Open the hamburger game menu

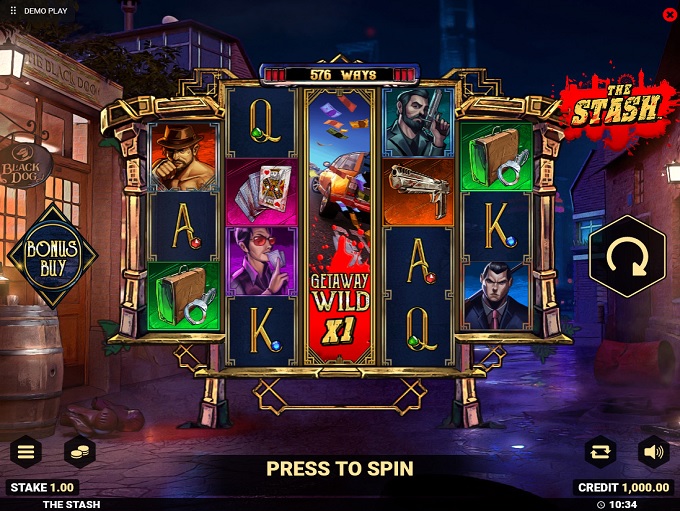tap(25, 452)
